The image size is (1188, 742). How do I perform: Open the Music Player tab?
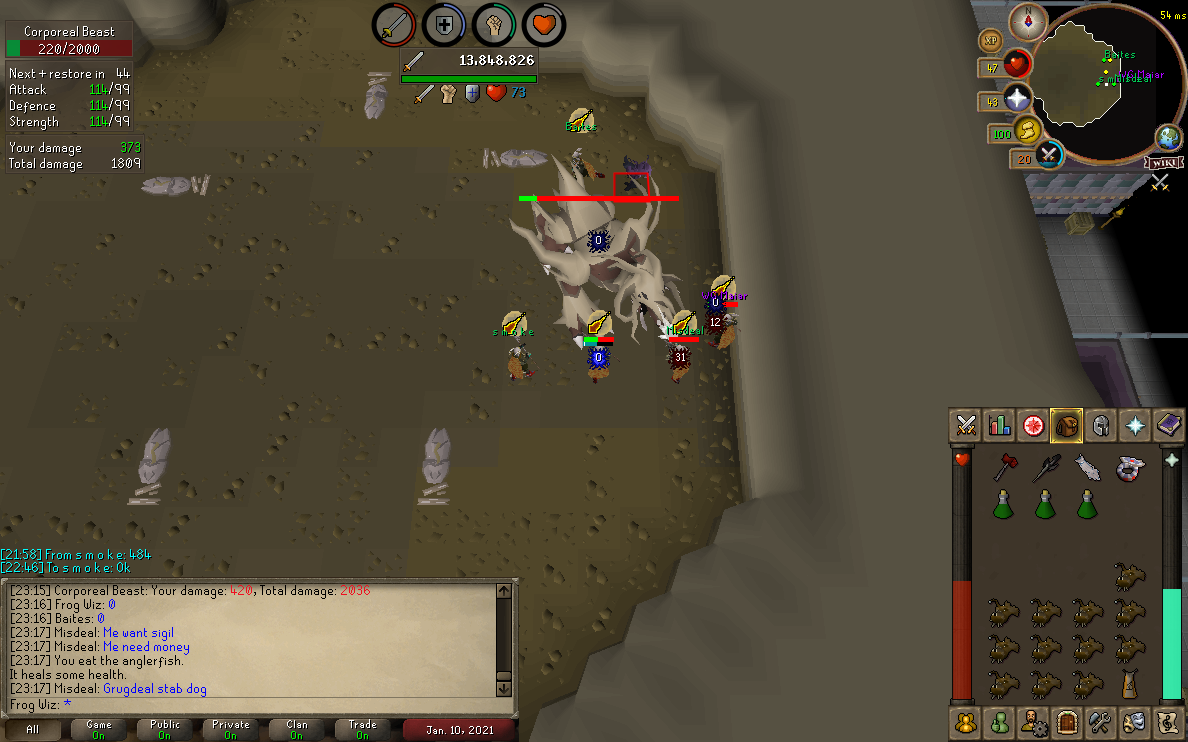click(1169, 720)
